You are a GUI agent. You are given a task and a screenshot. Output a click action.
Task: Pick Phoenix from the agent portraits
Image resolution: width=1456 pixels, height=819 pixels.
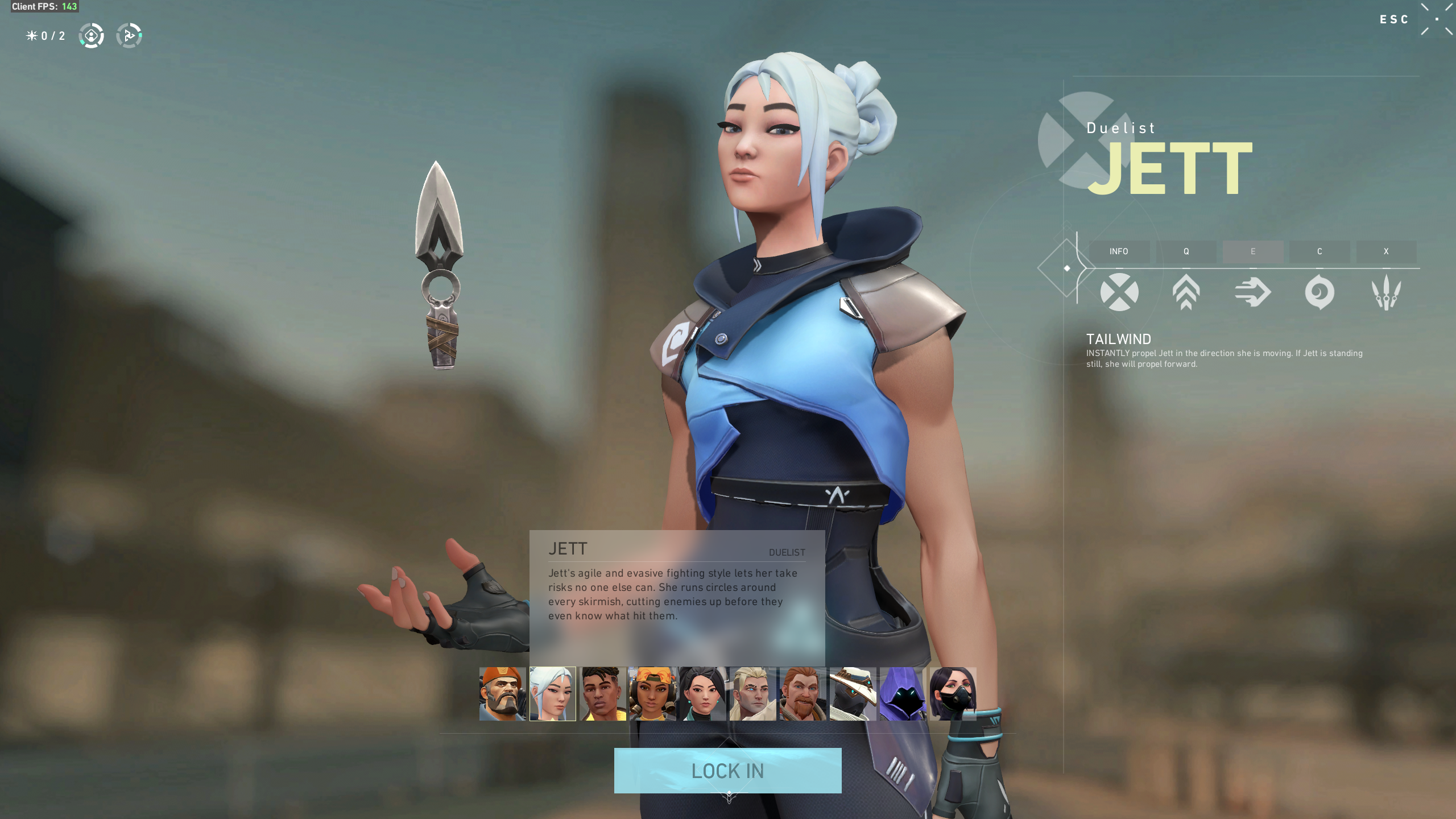pyautogui.click(x=602, y=694)
